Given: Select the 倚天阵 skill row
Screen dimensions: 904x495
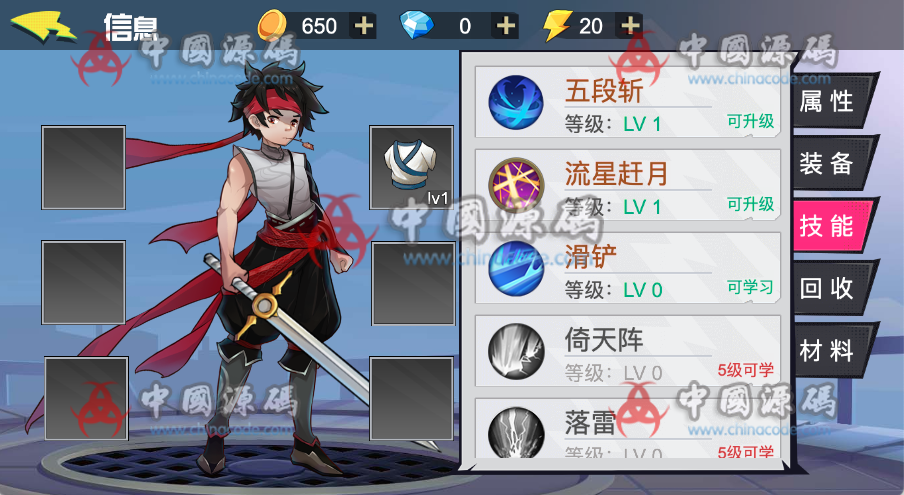Looking at the screenshot, I should (x=627, y=354).
